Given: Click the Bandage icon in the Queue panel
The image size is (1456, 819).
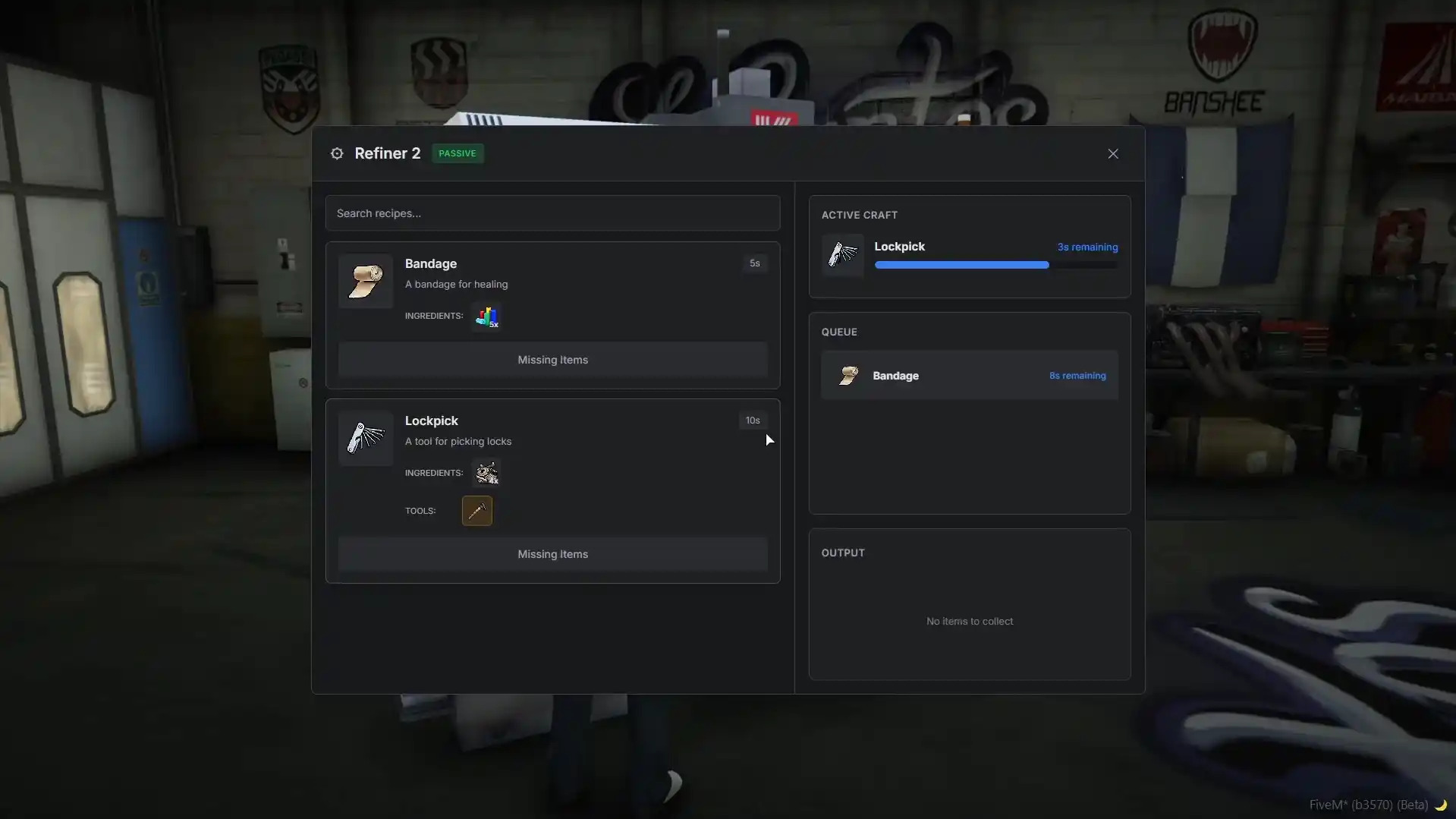Looking at the screenshot, I should click(x=849, y=375).
